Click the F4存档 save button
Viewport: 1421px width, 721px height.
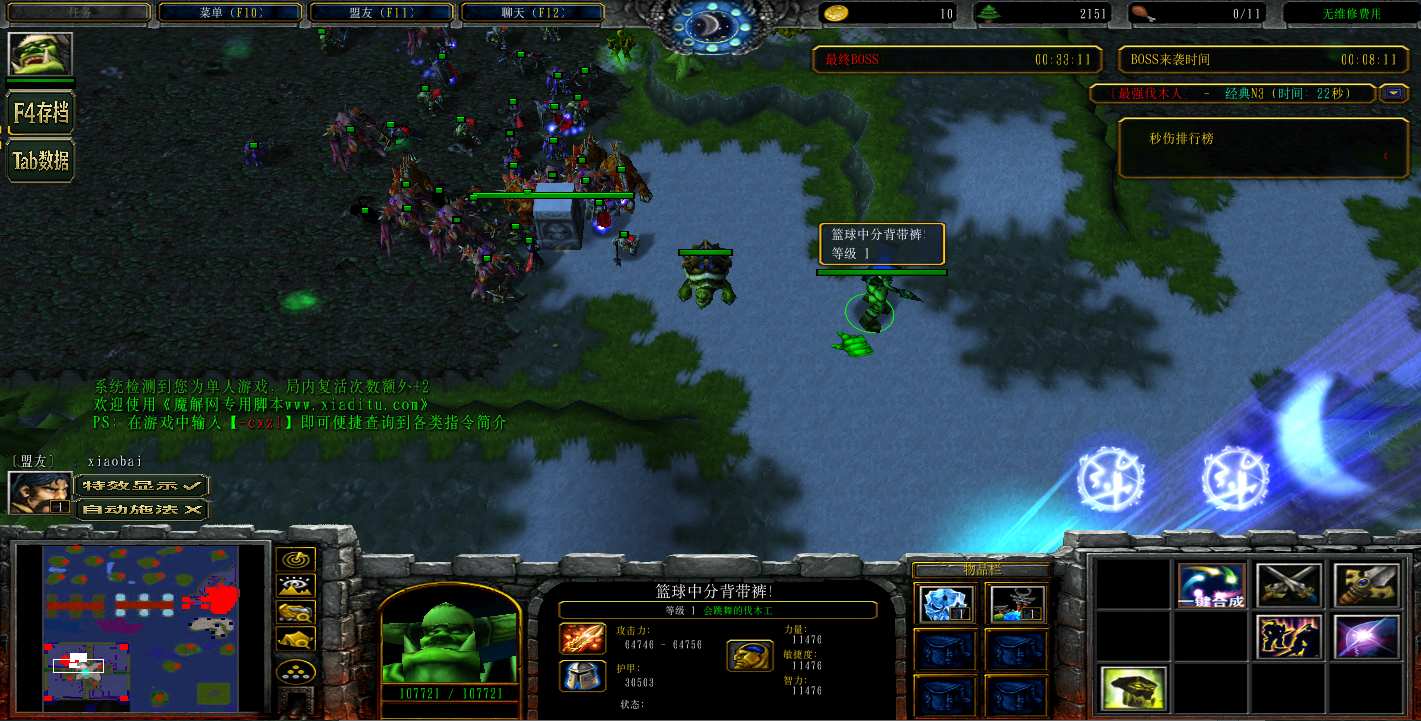coord(41,113)
